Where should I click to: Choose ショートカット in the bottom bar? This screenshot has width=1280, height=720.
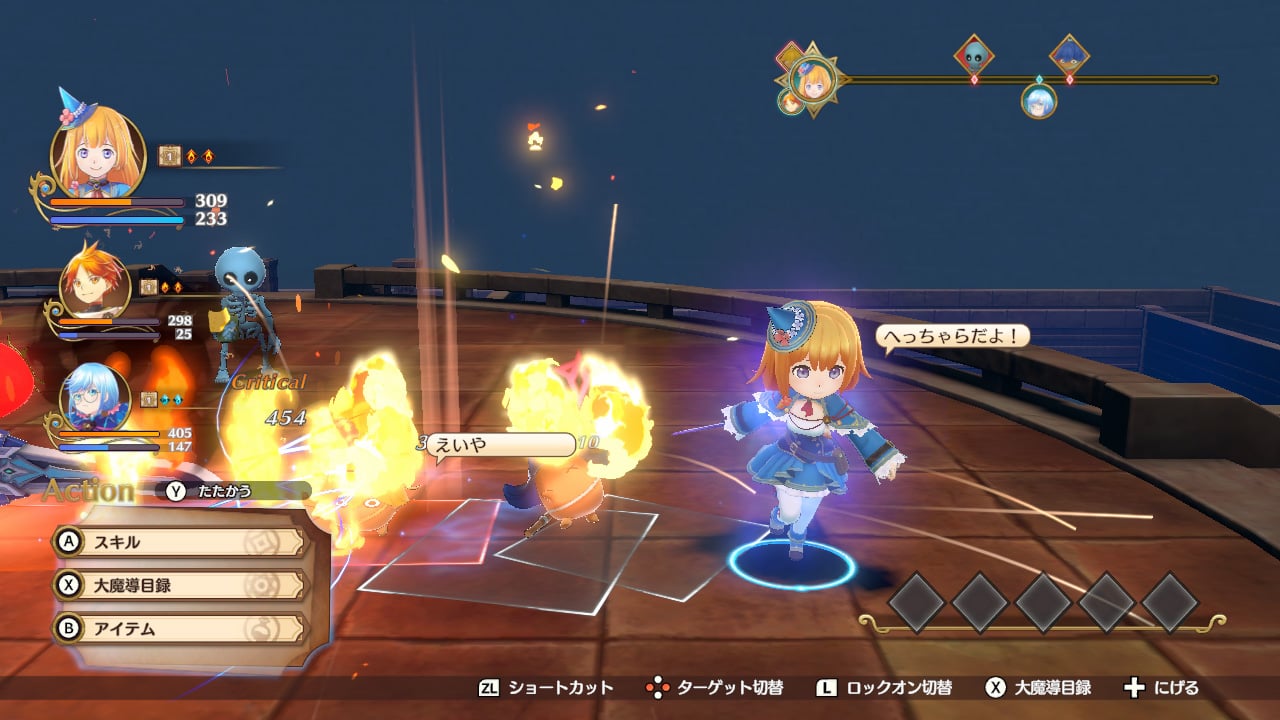click(546, 688)
